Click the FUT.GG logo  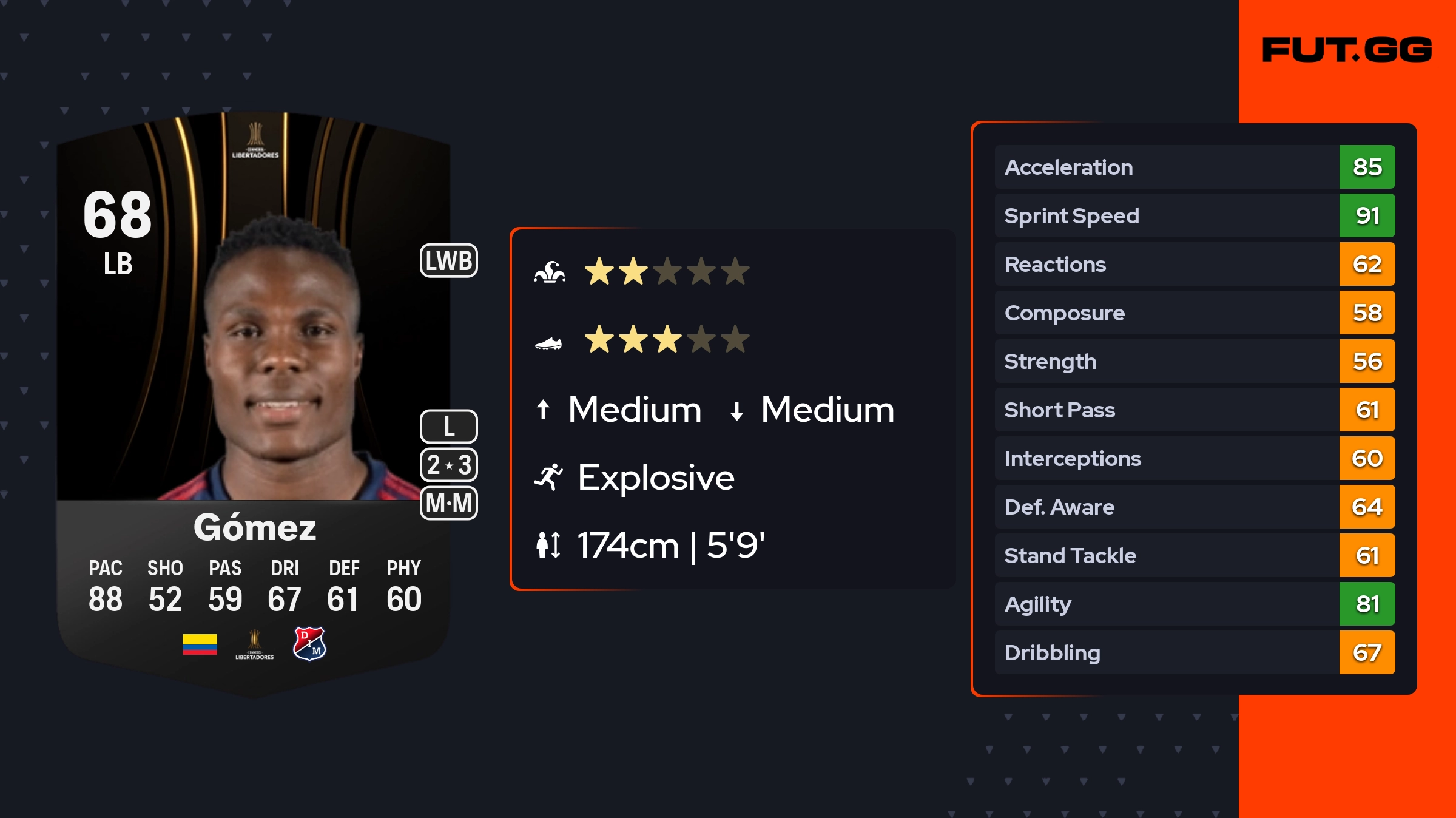tap(1347, 50)
